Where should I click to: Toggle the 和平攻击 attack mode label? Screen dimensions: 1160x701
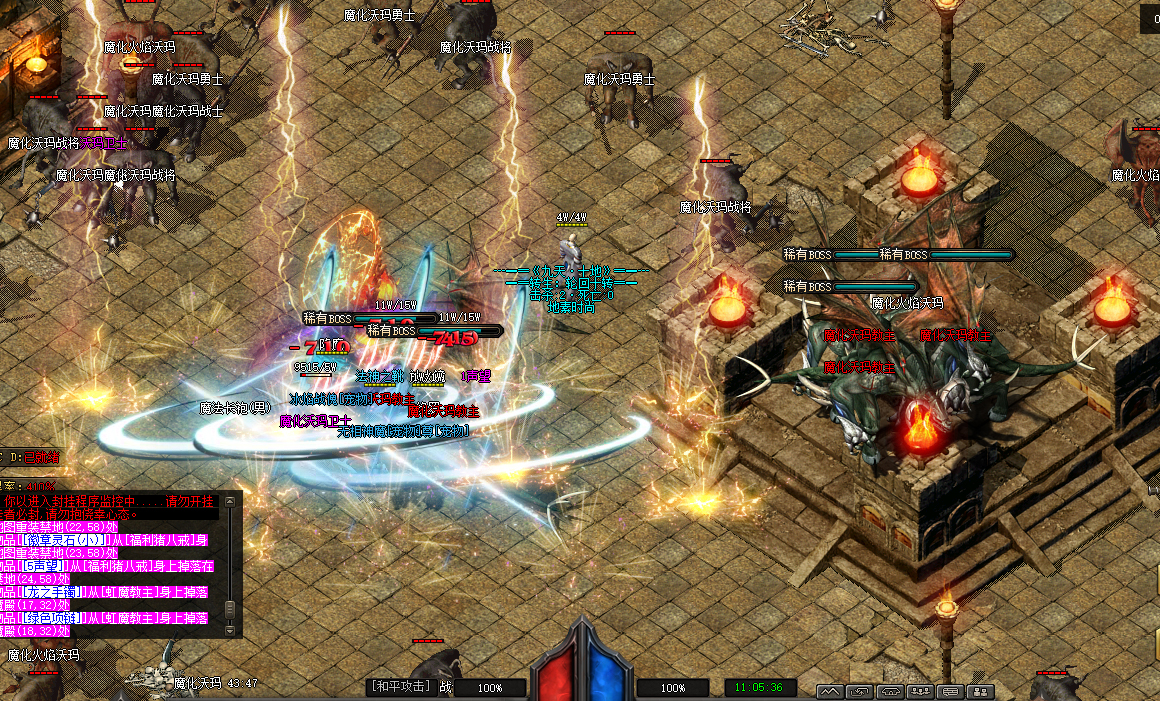pos(400,687)
